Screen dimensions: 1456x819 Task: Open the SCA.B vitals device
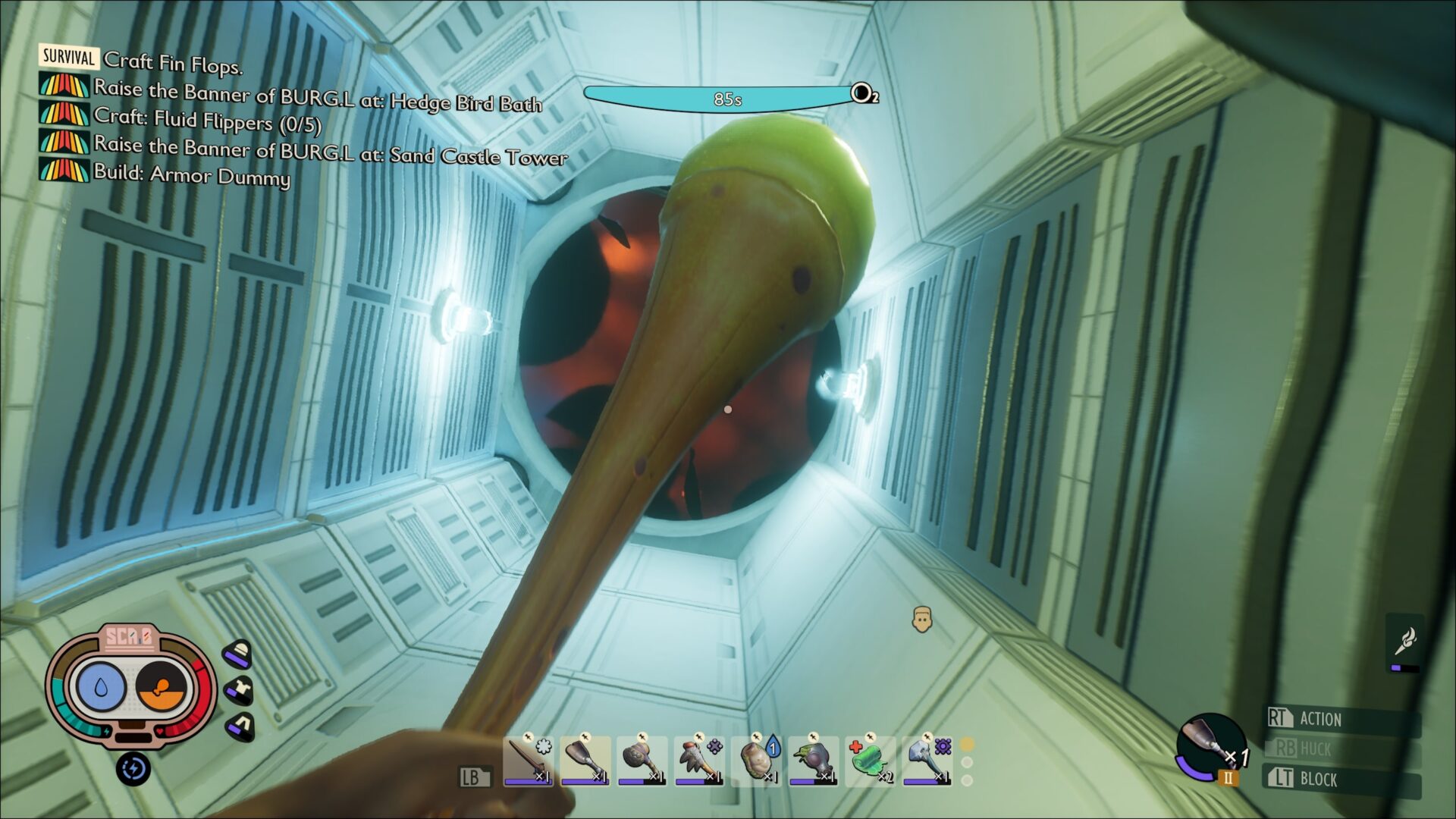(x=130, y=686)
